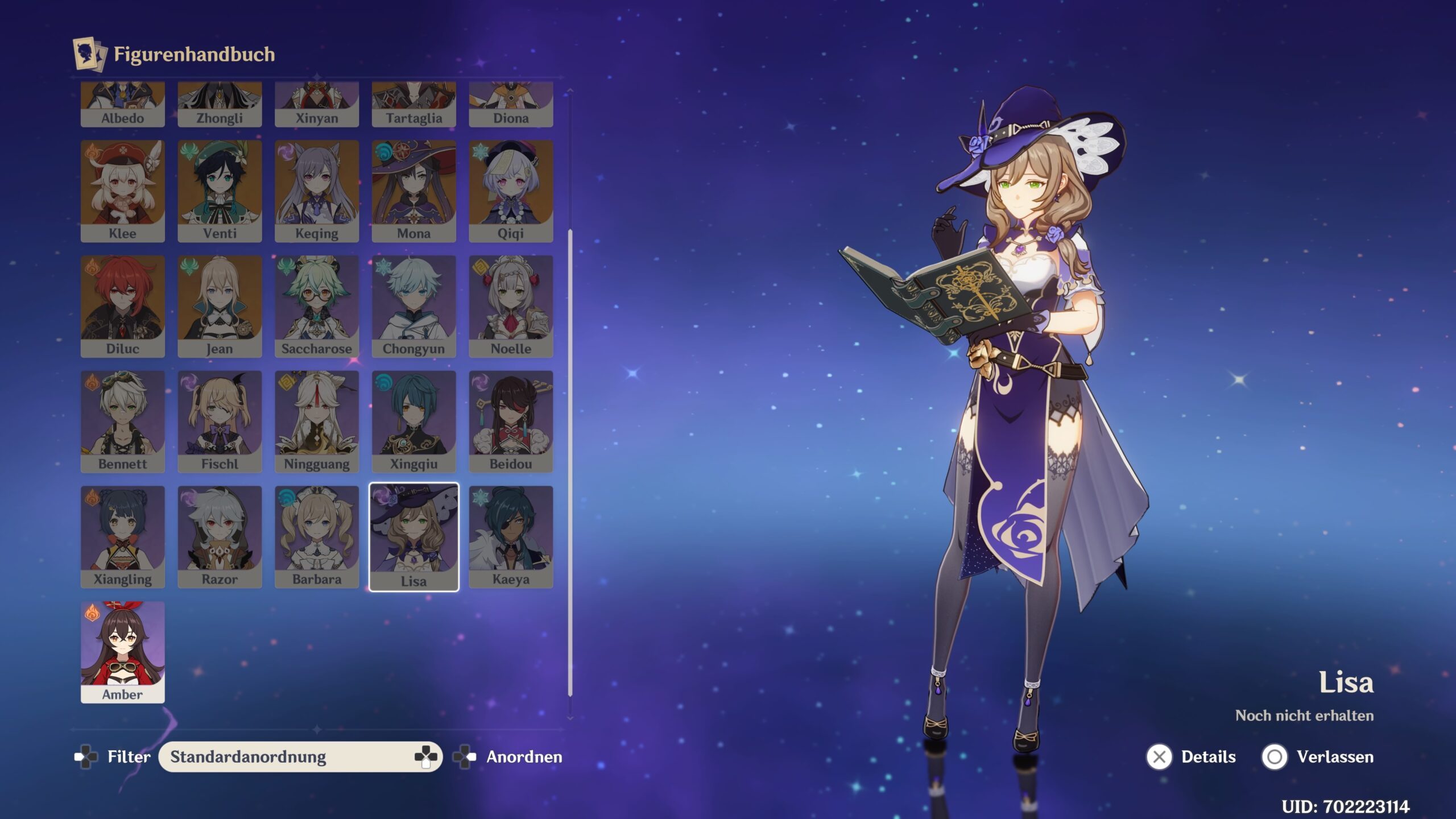Open Razor's character entry

tap(220, 536)
